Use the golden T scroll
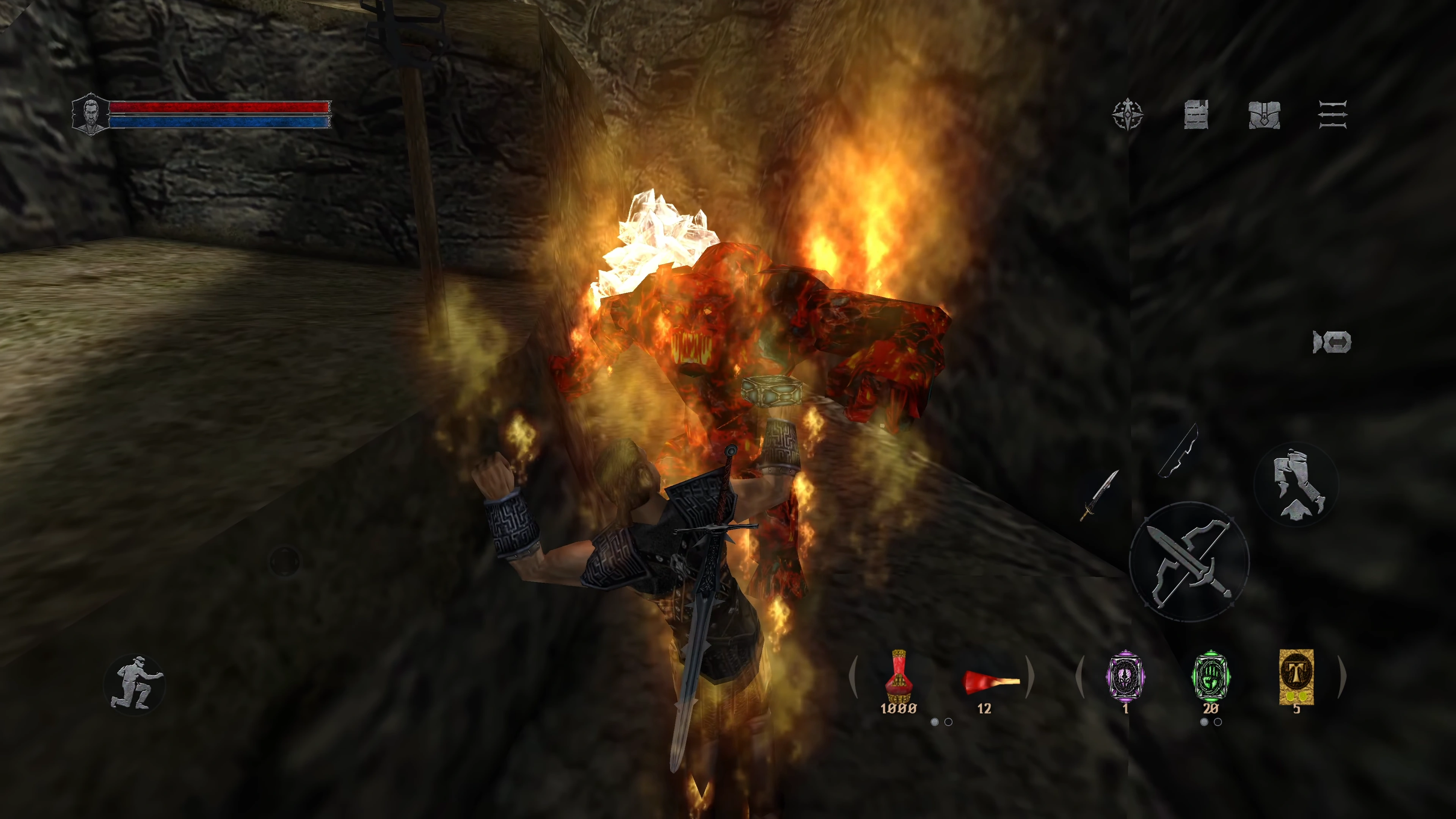This screenshot has height=819, width=1456. (x=1296, y=676)
